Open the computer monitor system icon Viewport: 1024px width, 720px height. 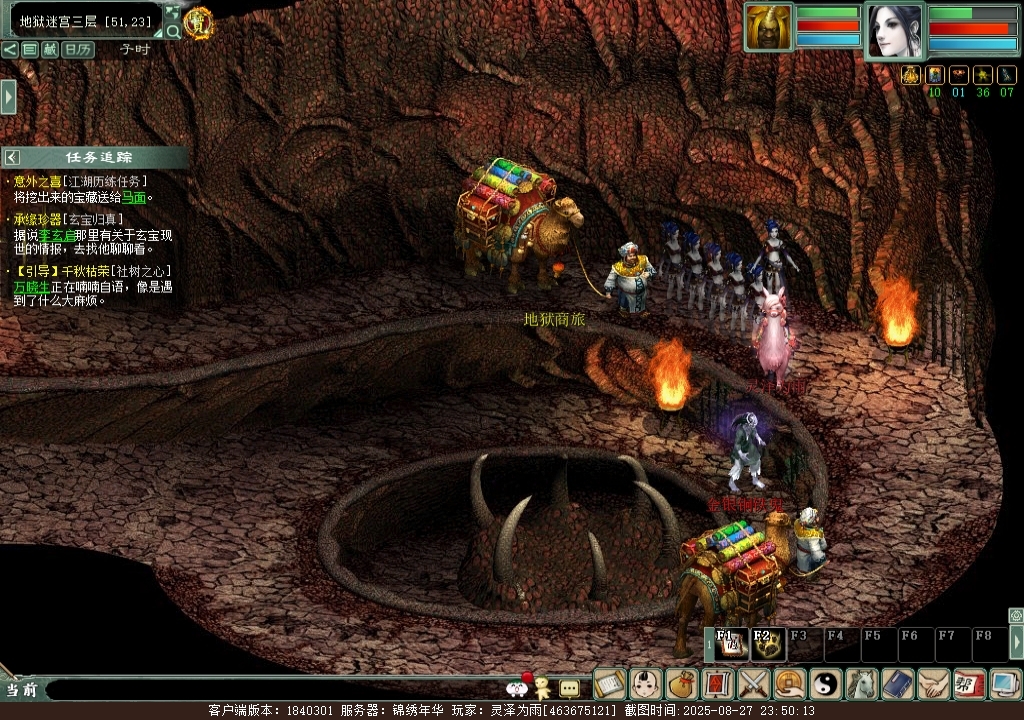click(1004, 684)
